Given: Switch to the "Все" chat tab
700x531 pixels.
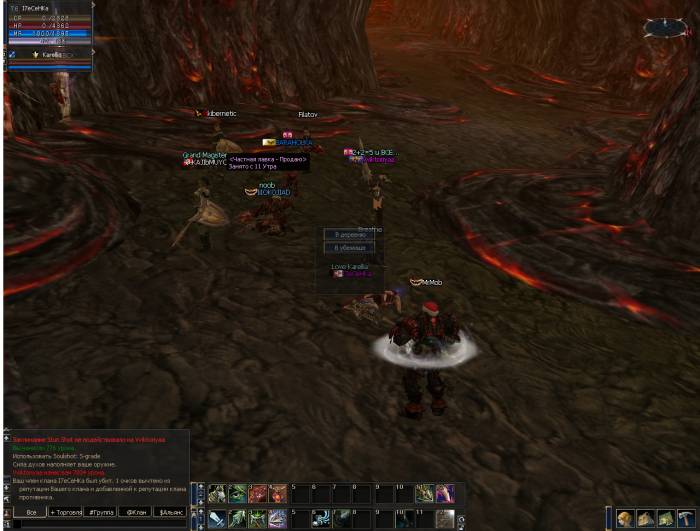Looking at the screenshot, I should tap(31, 512).
